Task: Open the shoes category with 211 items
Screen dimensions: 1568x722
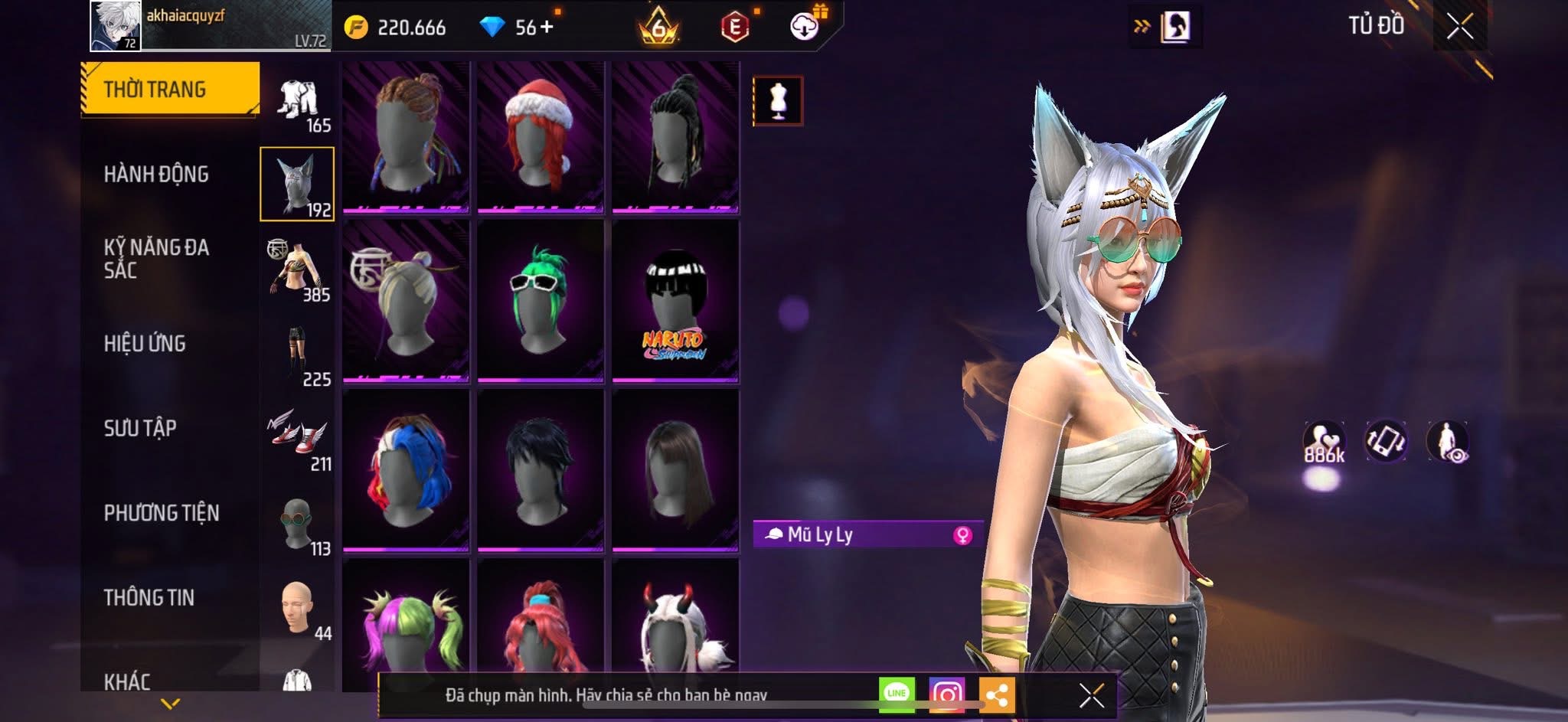Action: coord(298,439)
